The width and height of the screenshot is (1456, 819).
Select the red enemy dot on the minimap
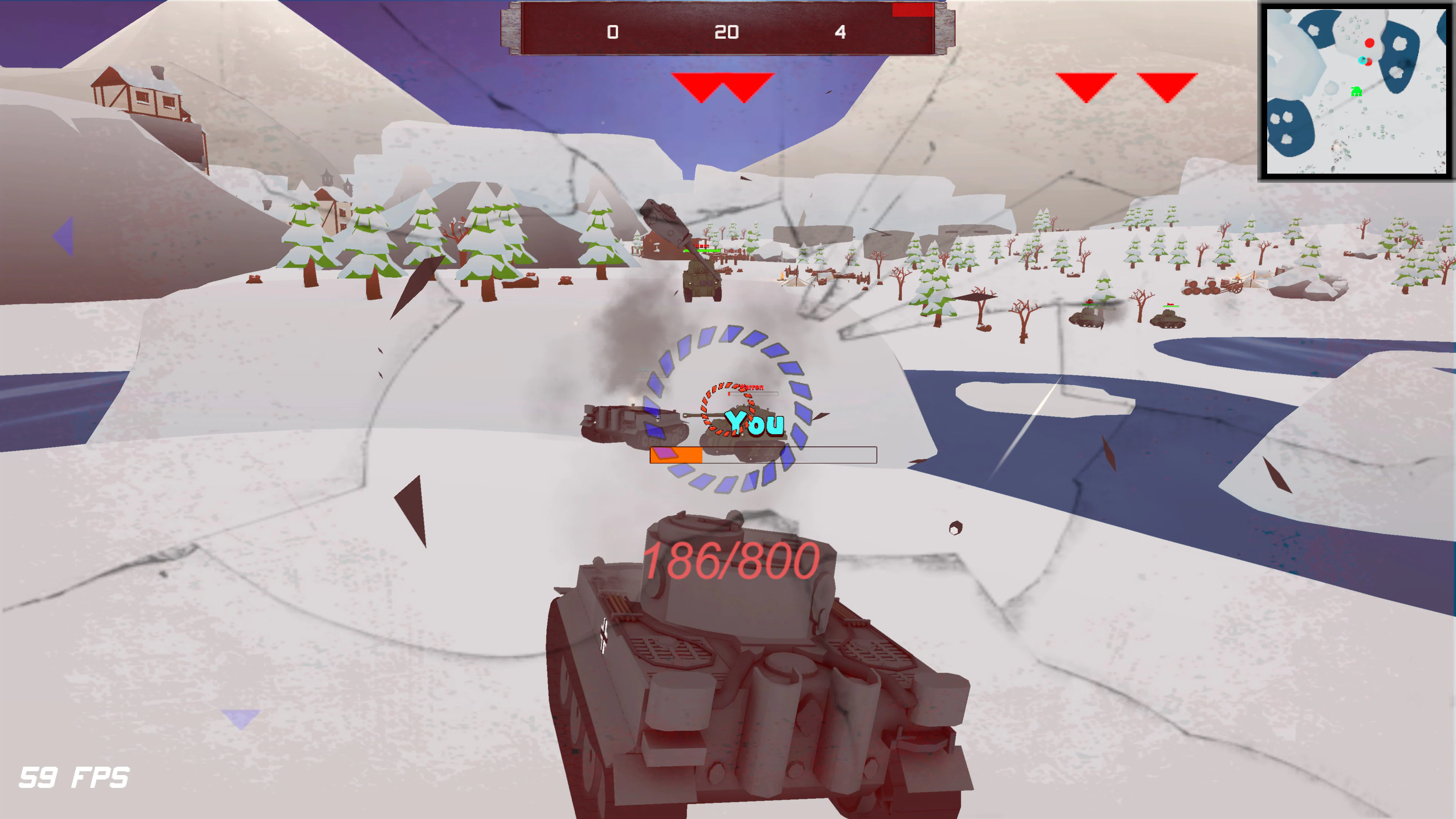1370,43
